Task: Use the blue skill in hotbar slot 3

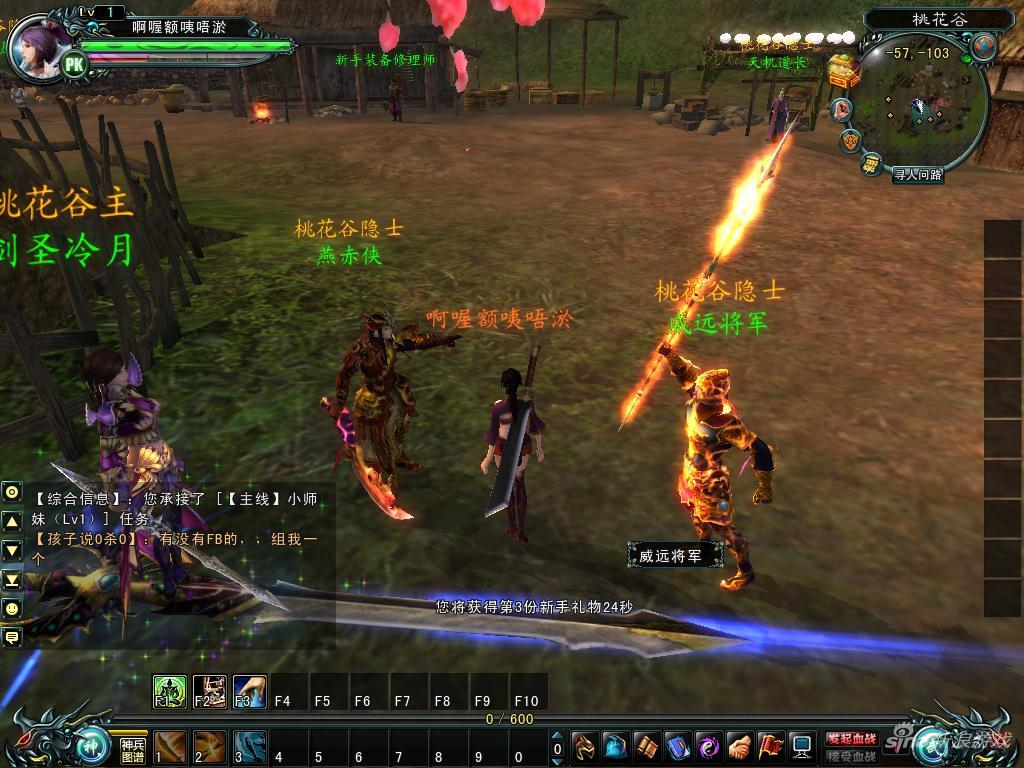Action: click(249, 747)
